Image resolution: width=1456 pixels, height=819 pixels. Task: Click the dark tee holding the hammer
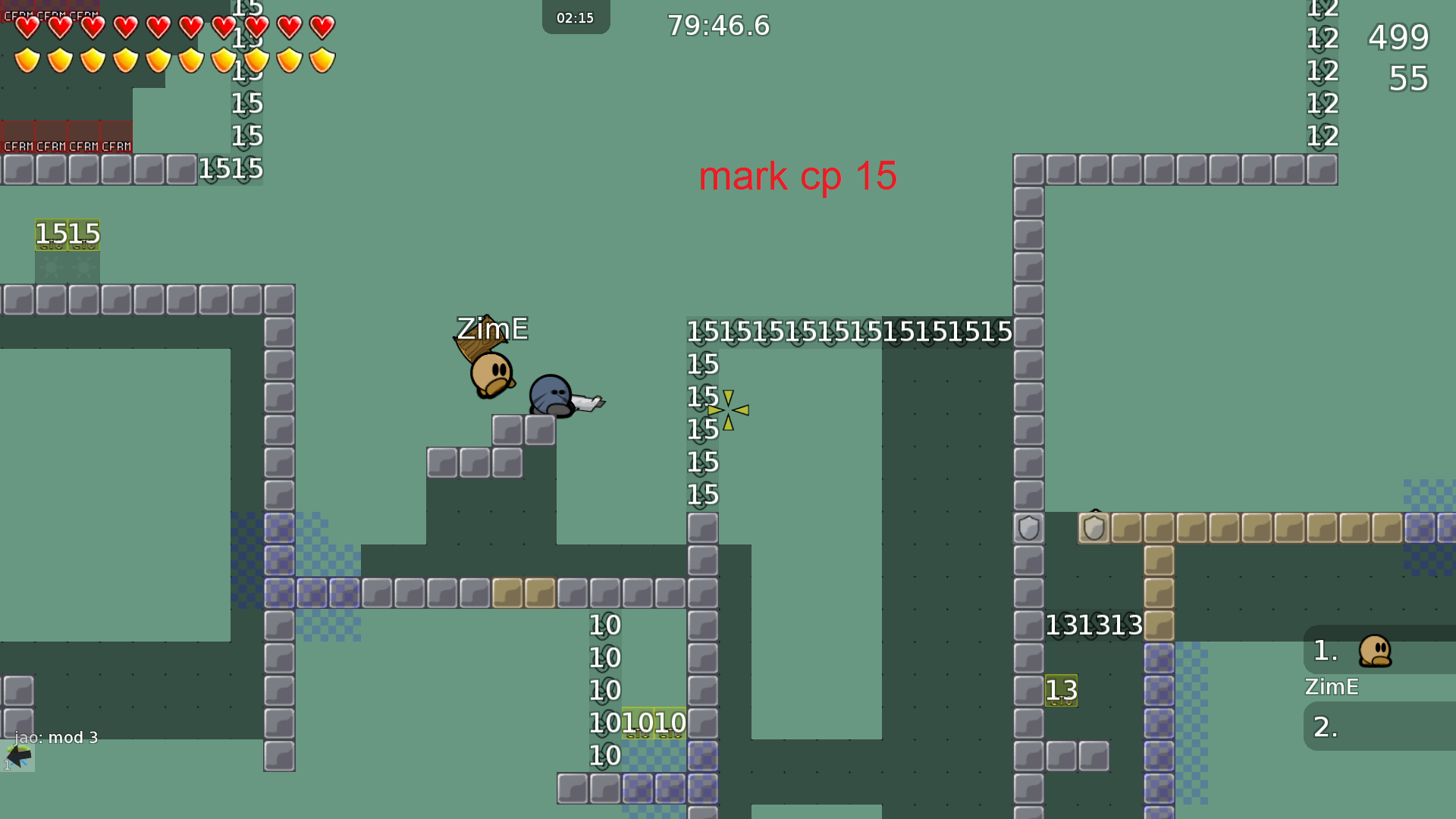pos(552,394)
